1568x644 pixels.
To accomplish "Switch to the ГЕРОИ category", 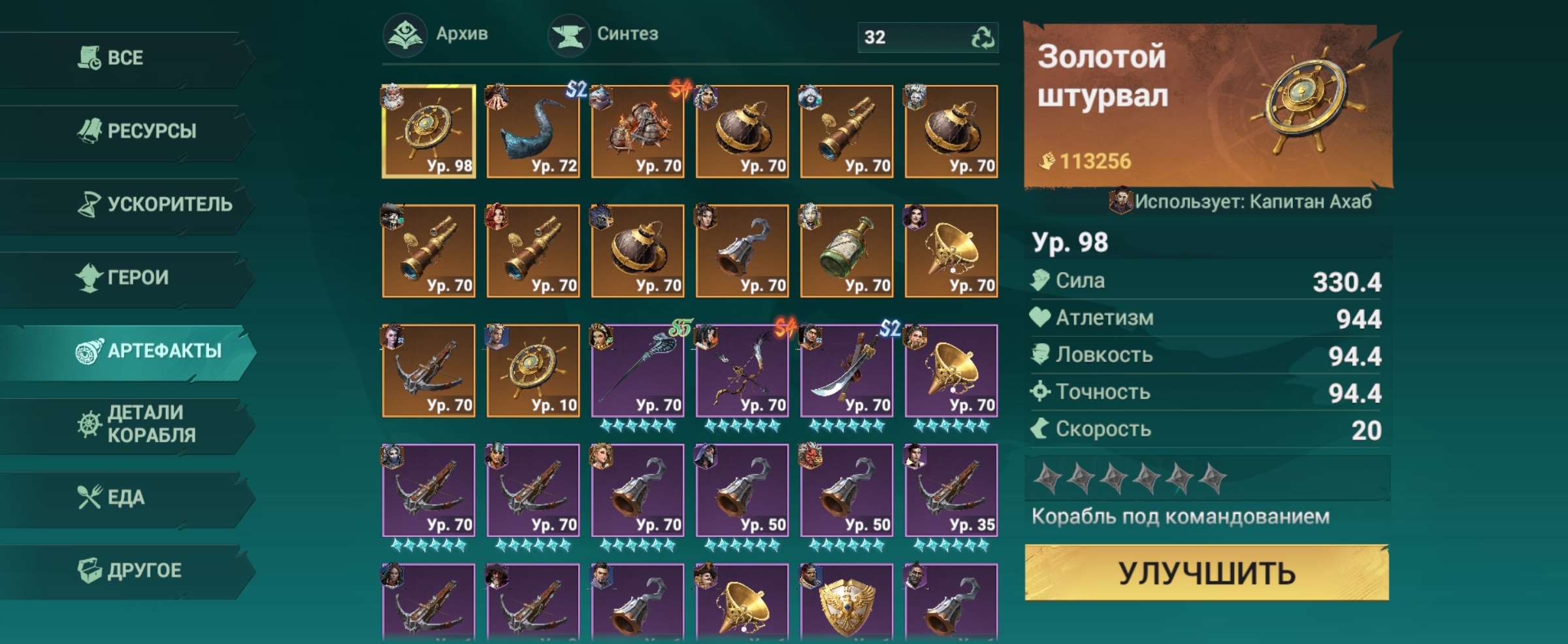I will (131, 278).
